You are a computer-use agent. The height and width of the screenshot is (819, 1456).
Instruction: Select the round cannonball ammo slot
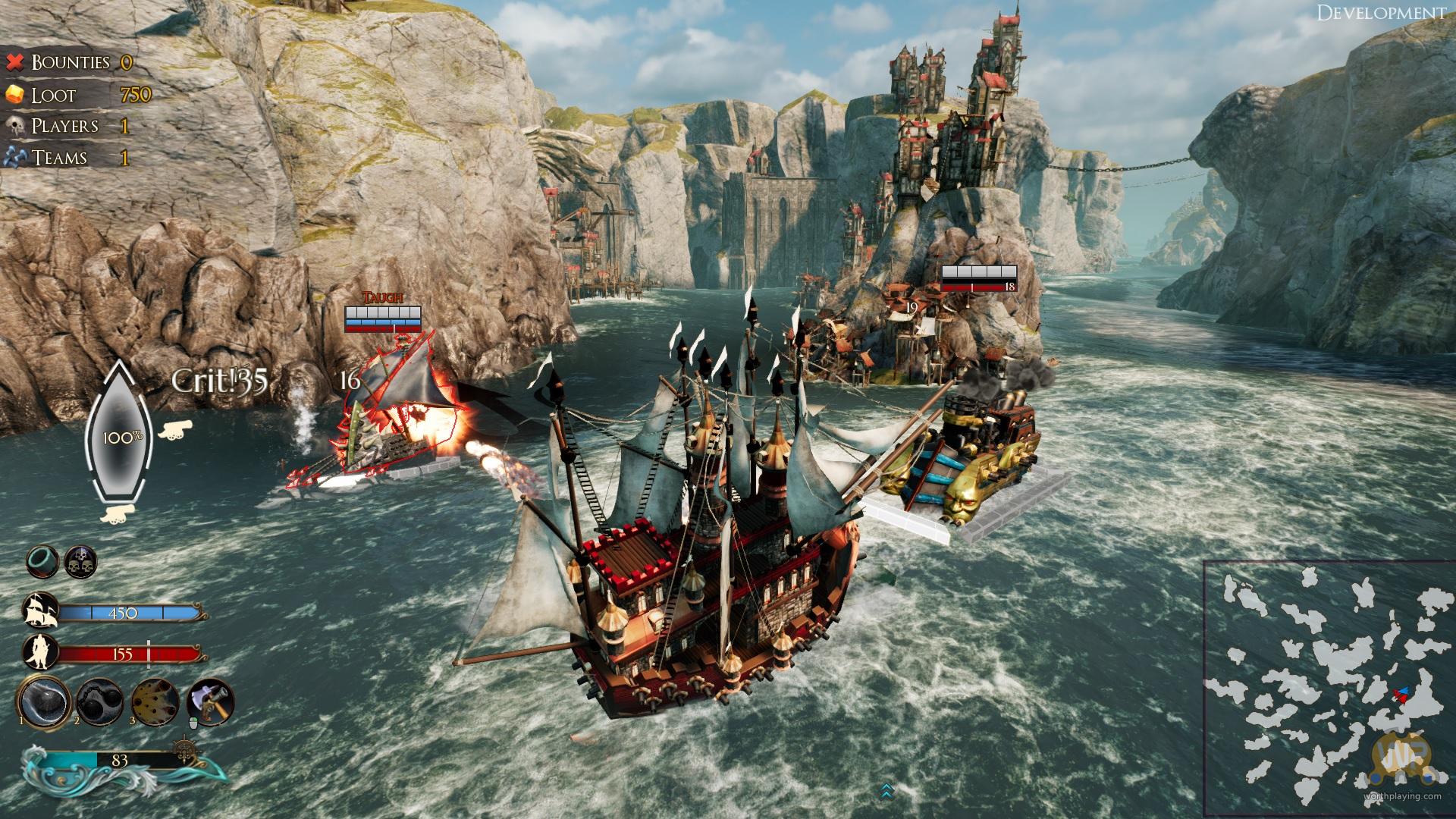45,700
